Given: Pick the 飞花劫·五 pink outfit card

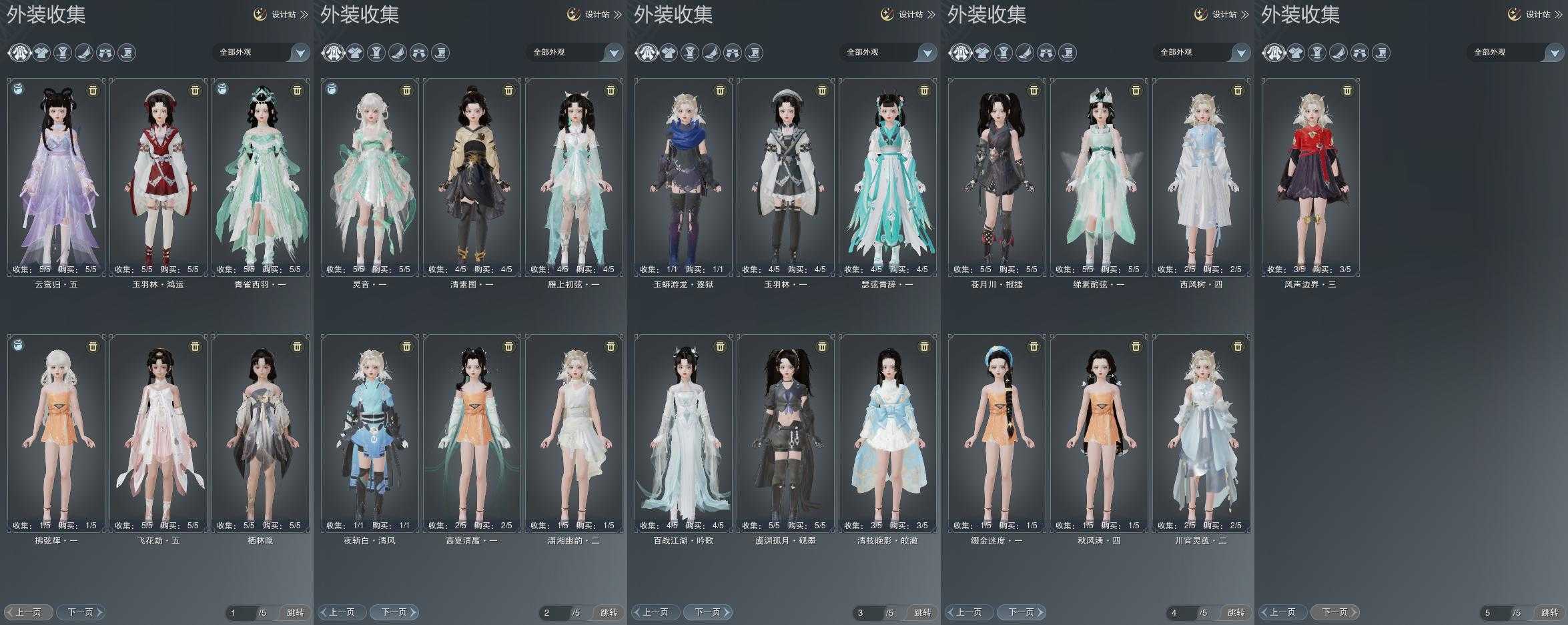Looking at the screenshot, I should [158, 433].
